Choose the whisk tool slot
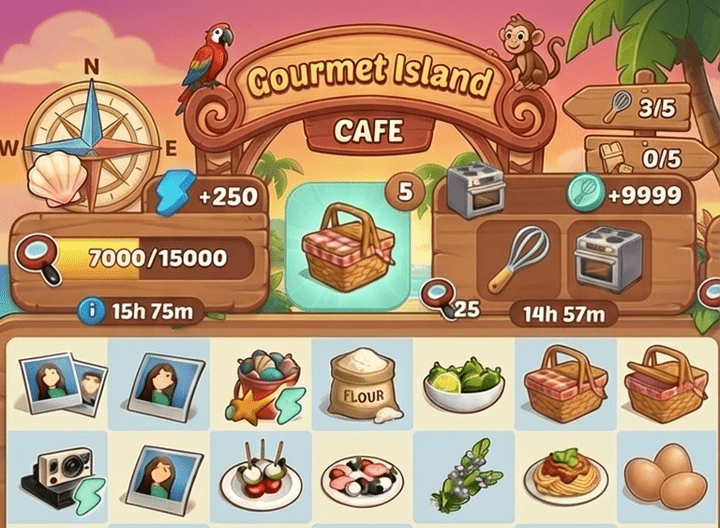 click(517, 260)
